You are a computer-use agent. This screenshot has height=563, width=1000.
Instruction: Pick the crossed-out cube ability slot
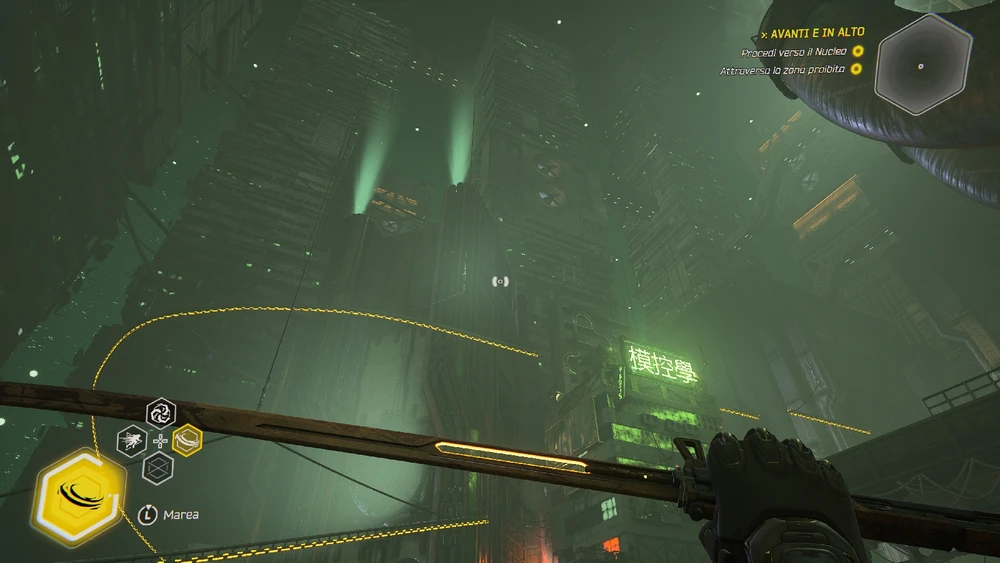160,467
